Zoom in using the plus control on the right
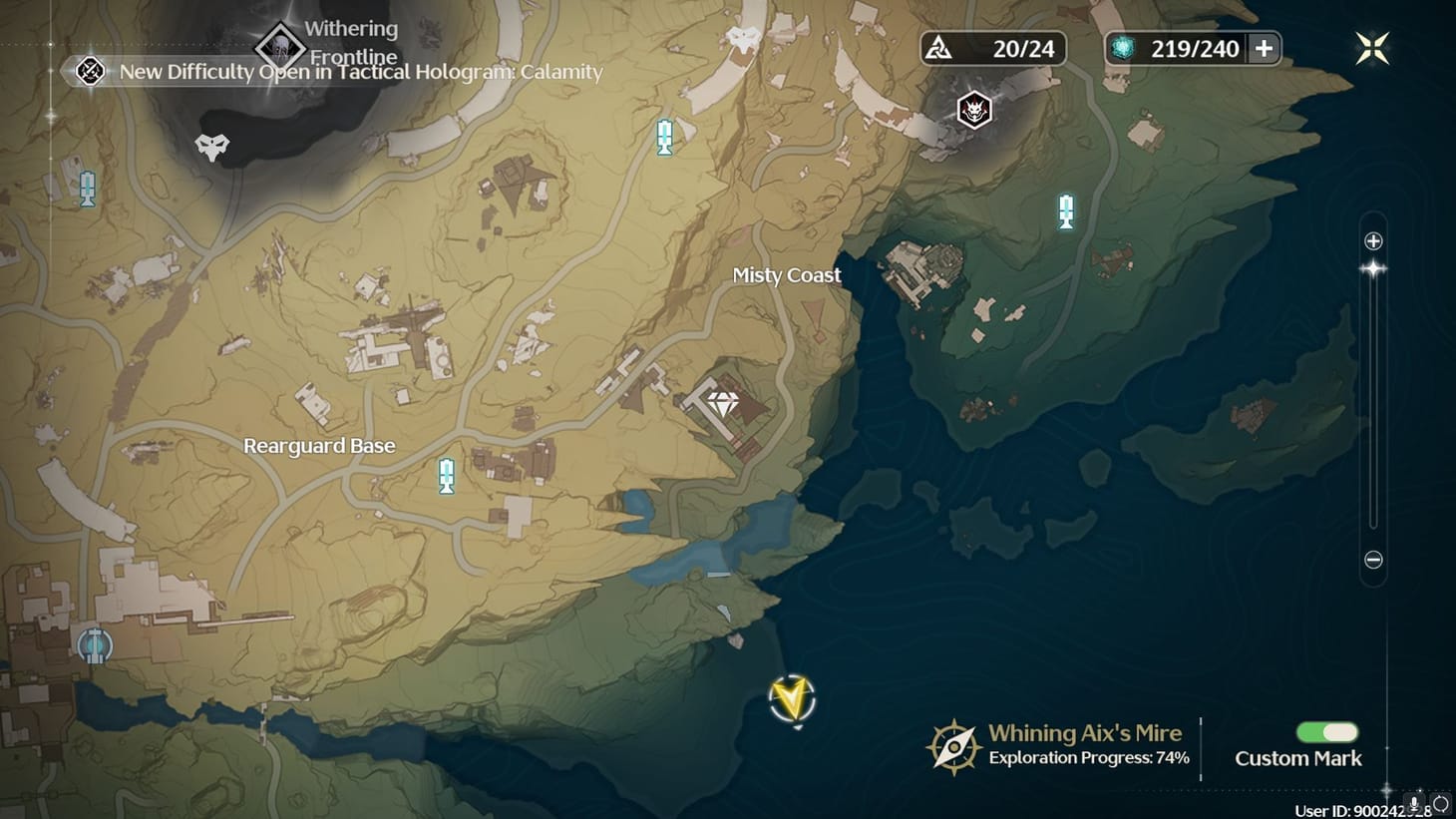The height and width of the screenshot is (819, 1456). (x=1373, y=239)
